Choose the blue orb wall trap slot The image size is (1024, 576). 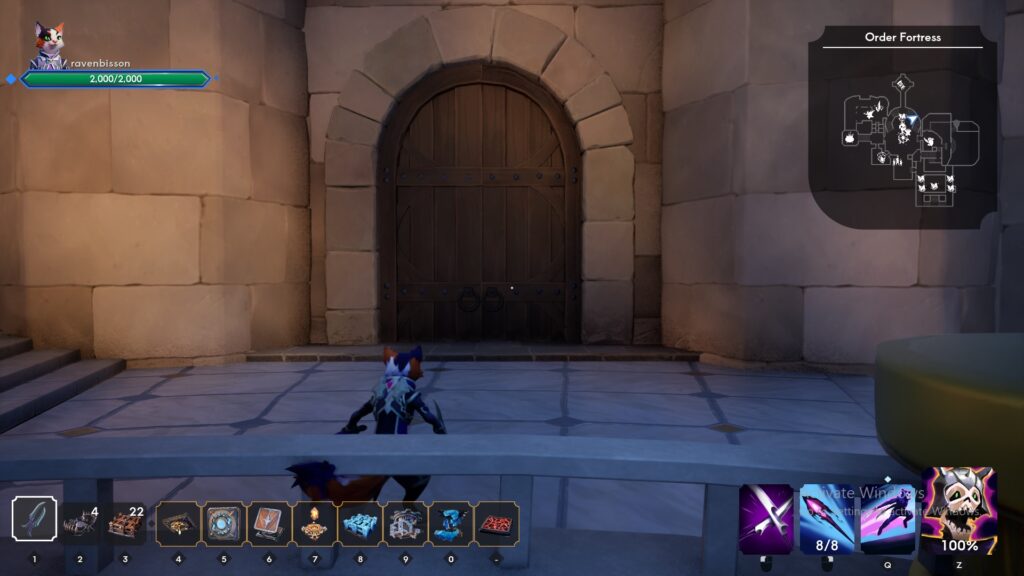223,523
